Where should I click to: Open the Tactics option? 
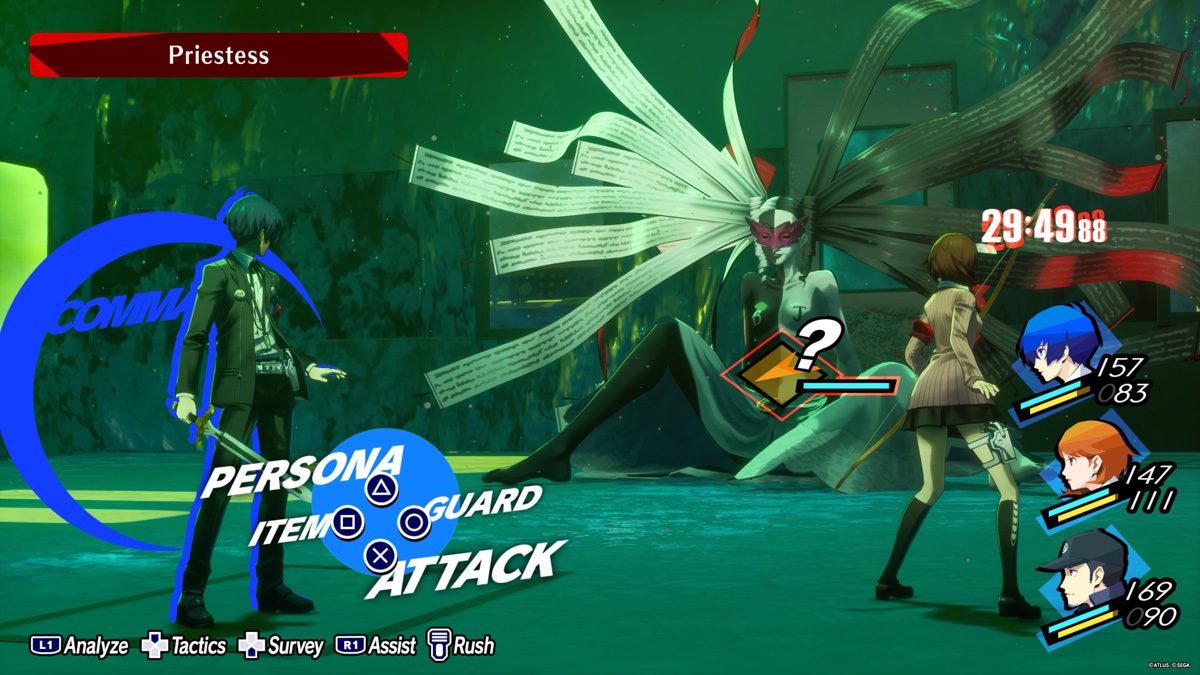coord(184,646)
